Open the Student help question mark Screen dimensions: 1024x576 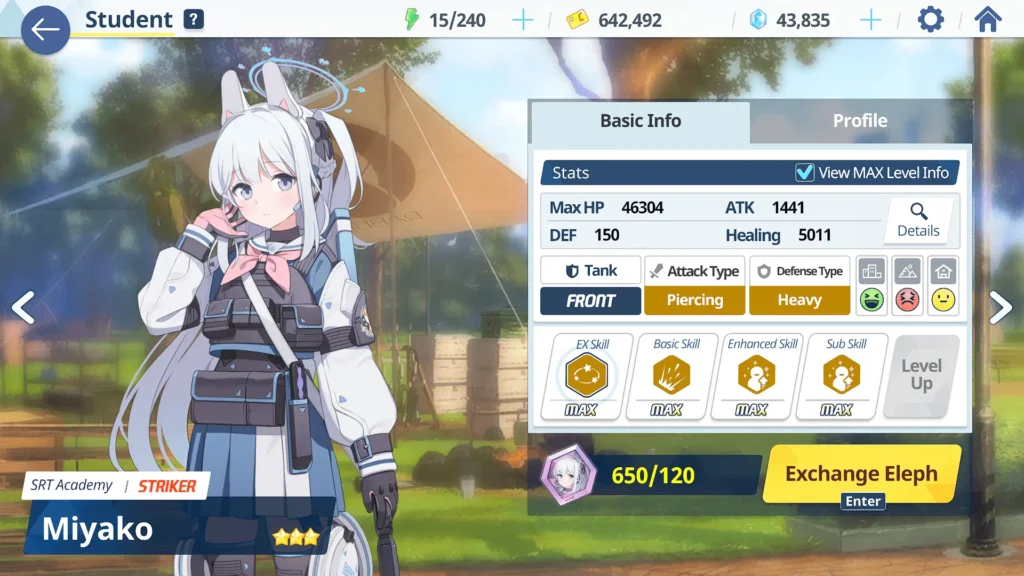pos(194,19)
